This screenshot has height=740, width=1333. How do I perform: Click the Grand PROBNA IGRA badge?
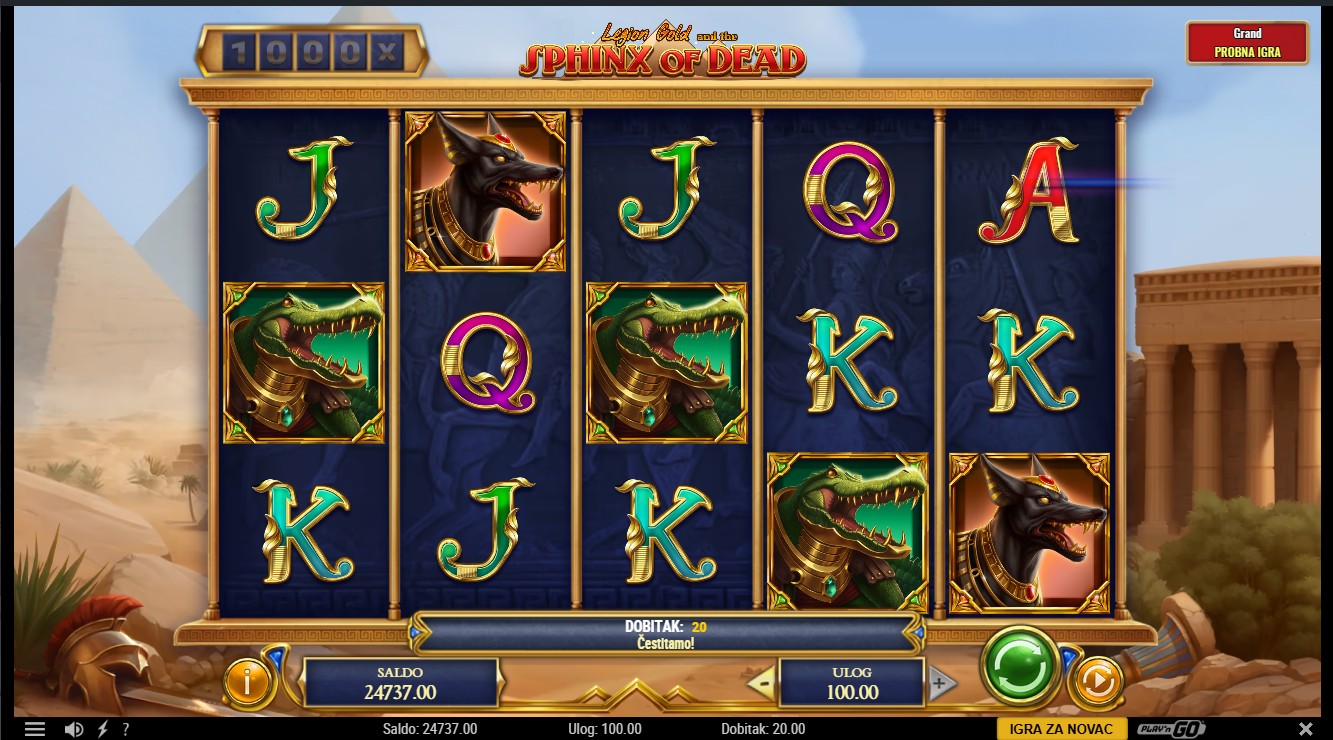[1247, 43]
